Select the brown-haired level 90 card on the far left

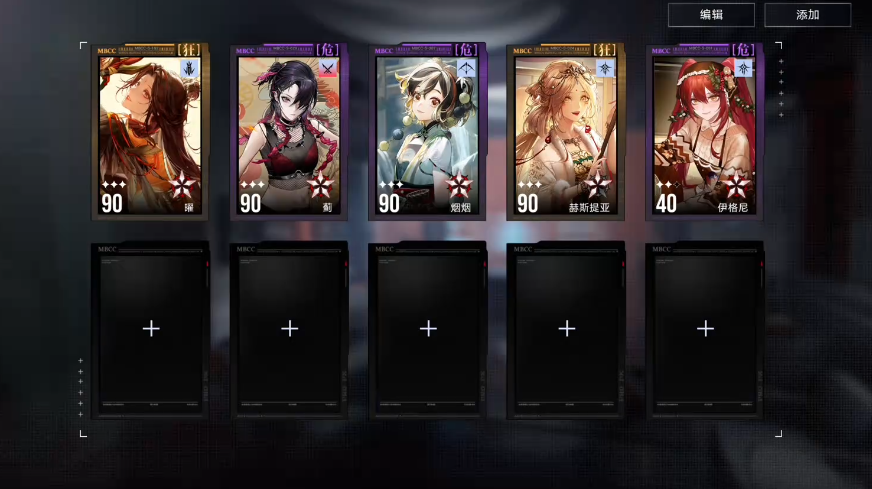[150, 133]
